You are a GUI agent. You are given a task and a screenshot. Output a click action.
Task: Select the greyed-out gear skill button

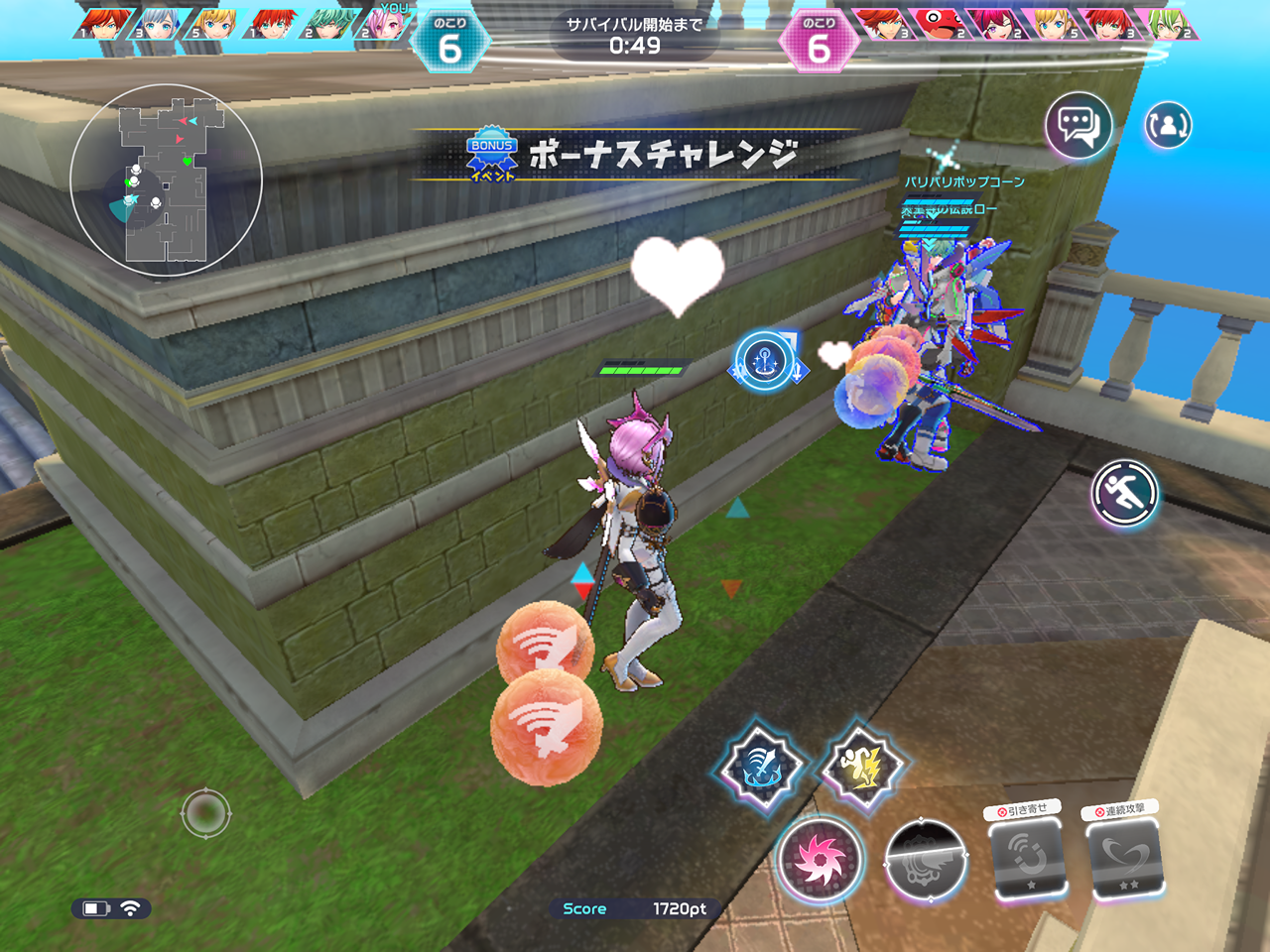coord(925,861)
